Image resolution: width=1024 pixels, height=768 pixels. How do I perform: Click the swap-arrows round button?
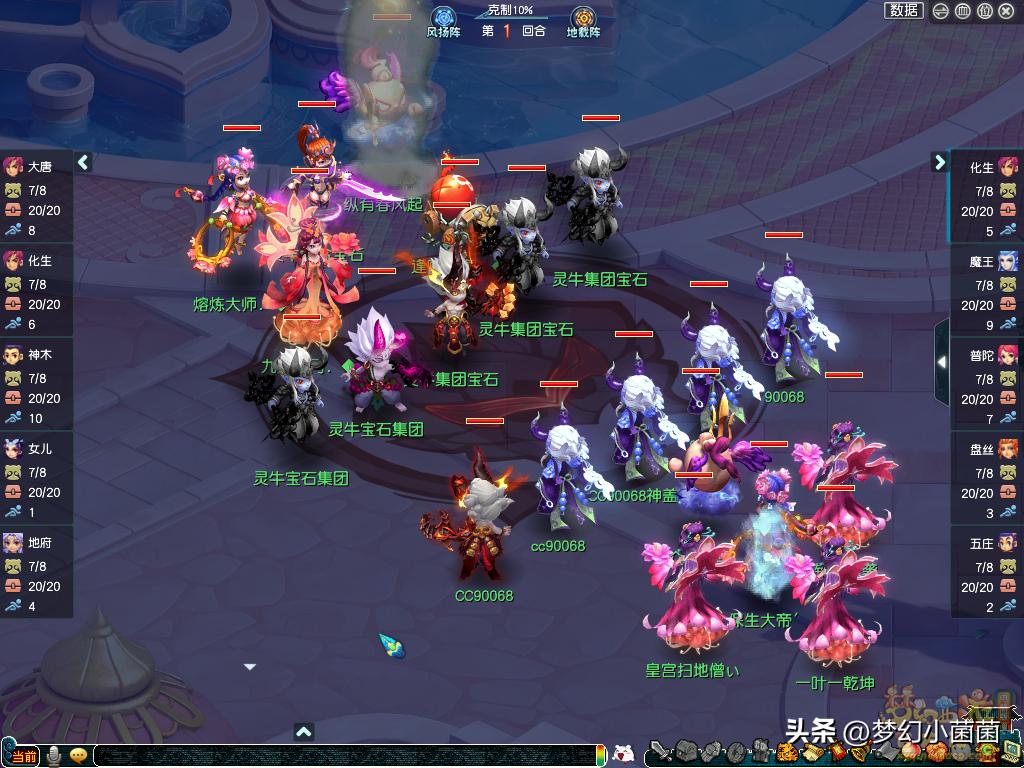point(941,11)
